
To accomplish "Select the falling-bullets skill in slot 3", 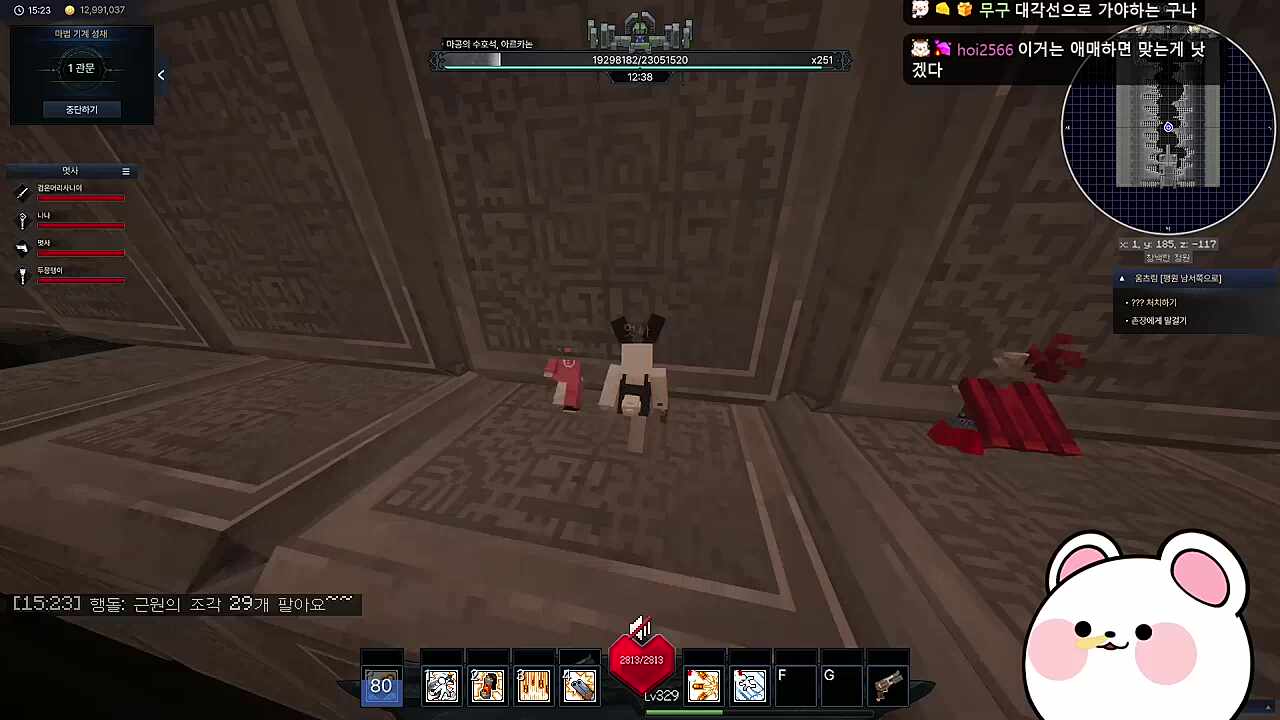I will [x=533, y=684].
